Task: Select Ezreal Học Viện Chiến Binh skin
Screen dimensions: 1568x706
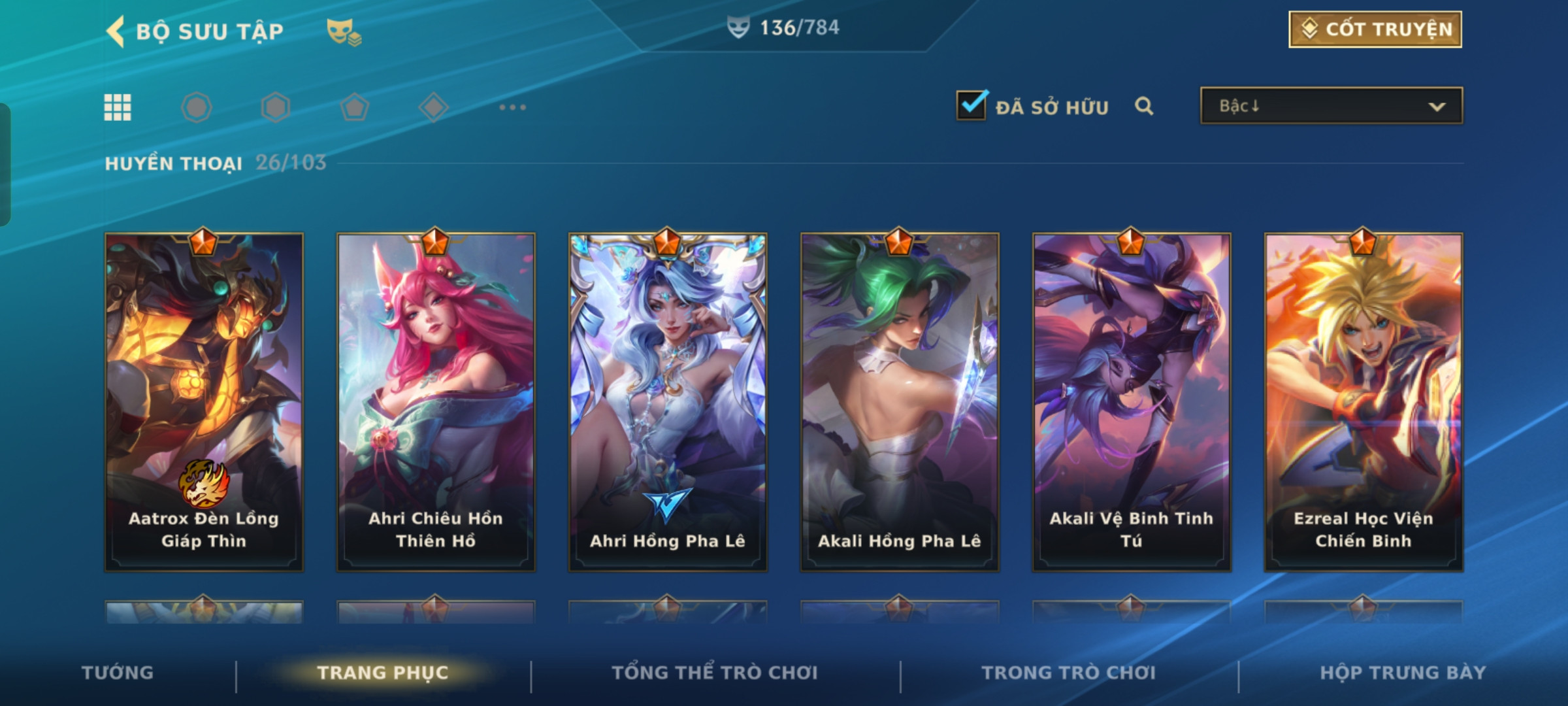Action: [x=1364, y=401]
